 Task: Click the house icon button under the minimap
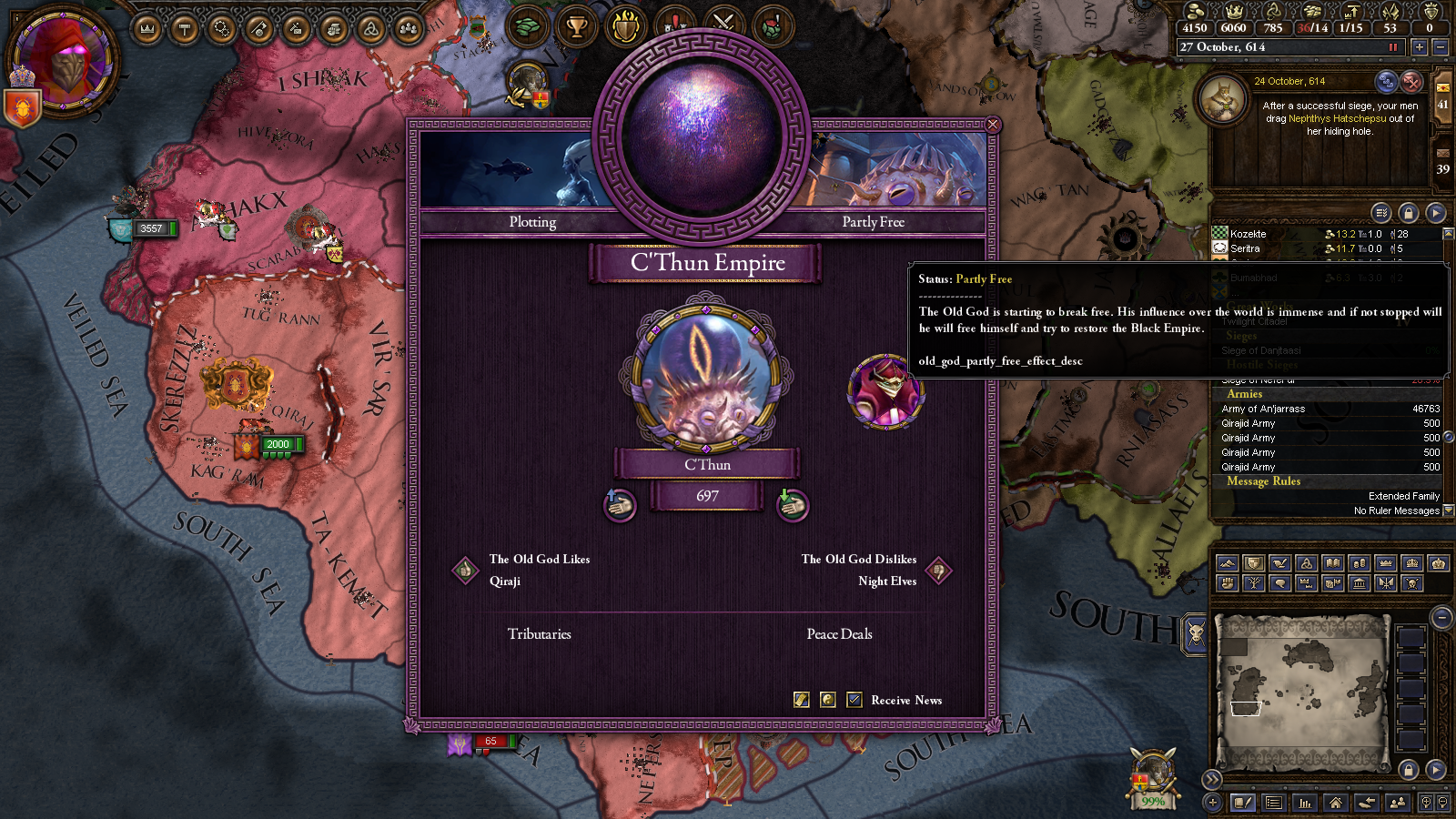pyautogui.click(x=1336, y=803)
